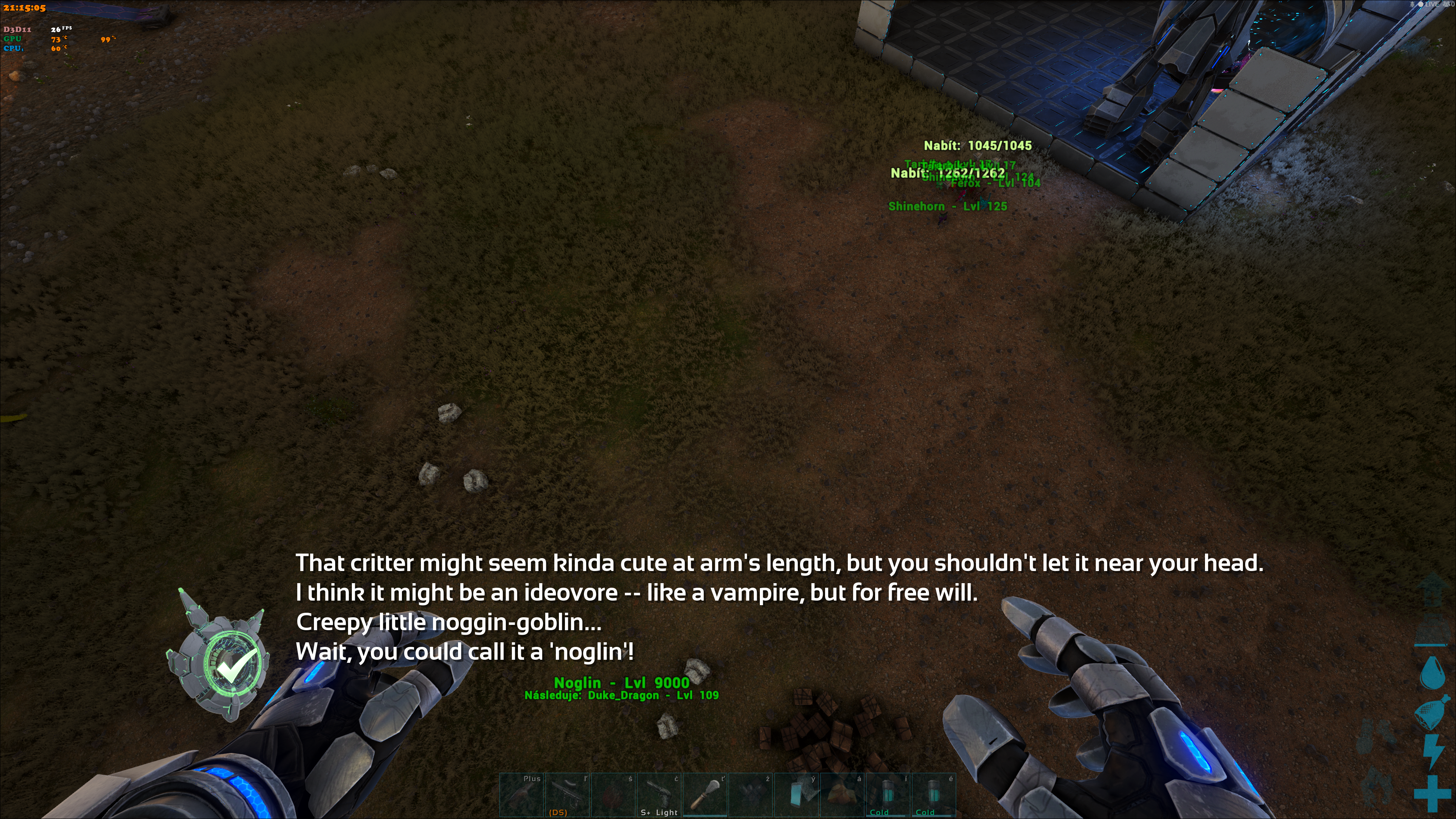The width and height of the screenshot is (1456, 819).
Task: Equip the S+ Light pistol
Action: coord(659,795)
